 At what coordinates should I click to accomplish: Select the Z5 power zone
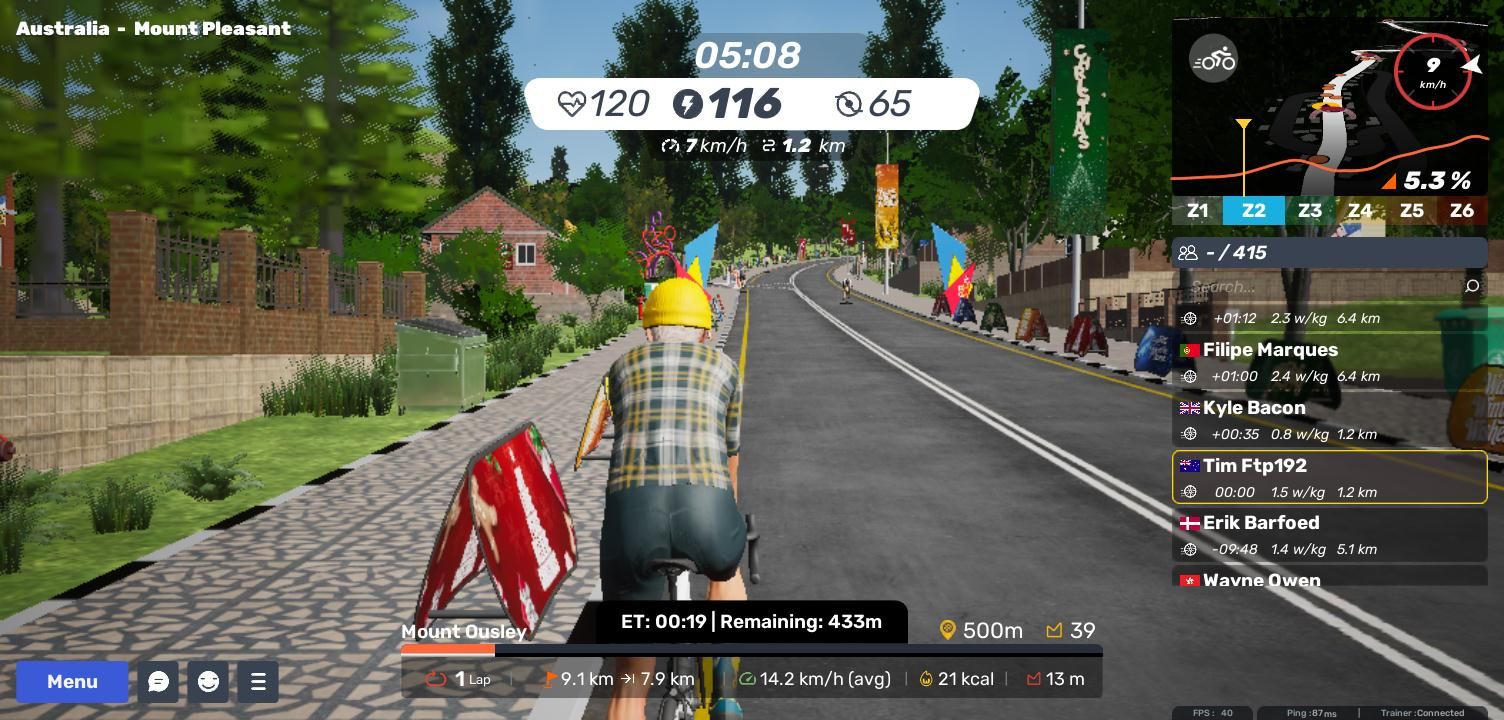[x=1411, y=211]
